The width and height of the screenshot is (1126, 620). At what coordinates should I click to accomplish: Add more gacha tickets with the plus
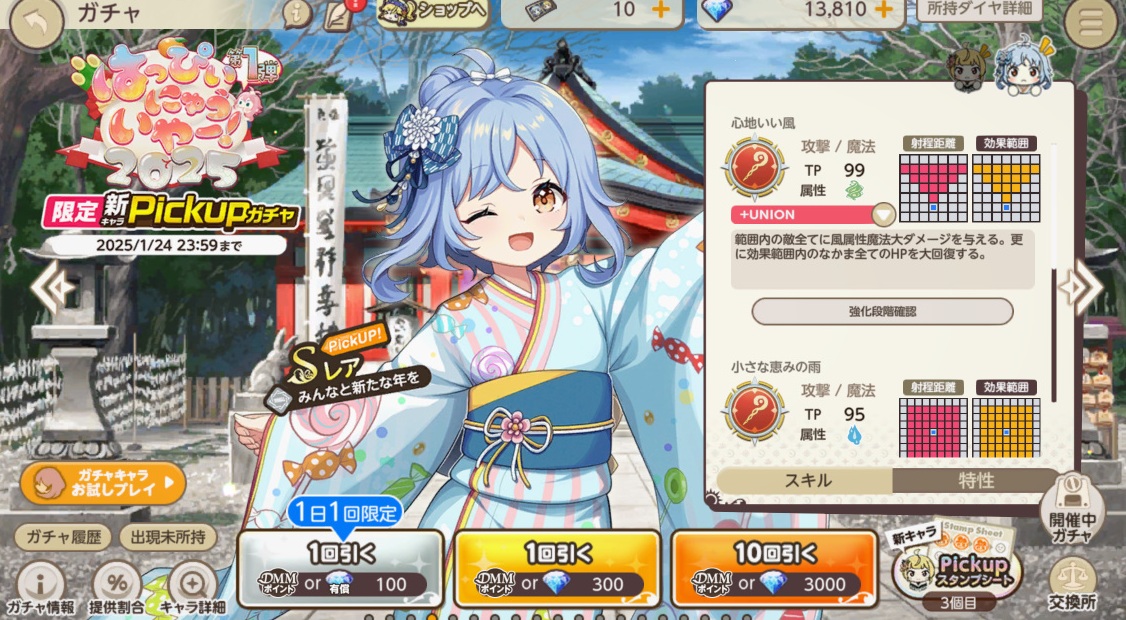659,10
